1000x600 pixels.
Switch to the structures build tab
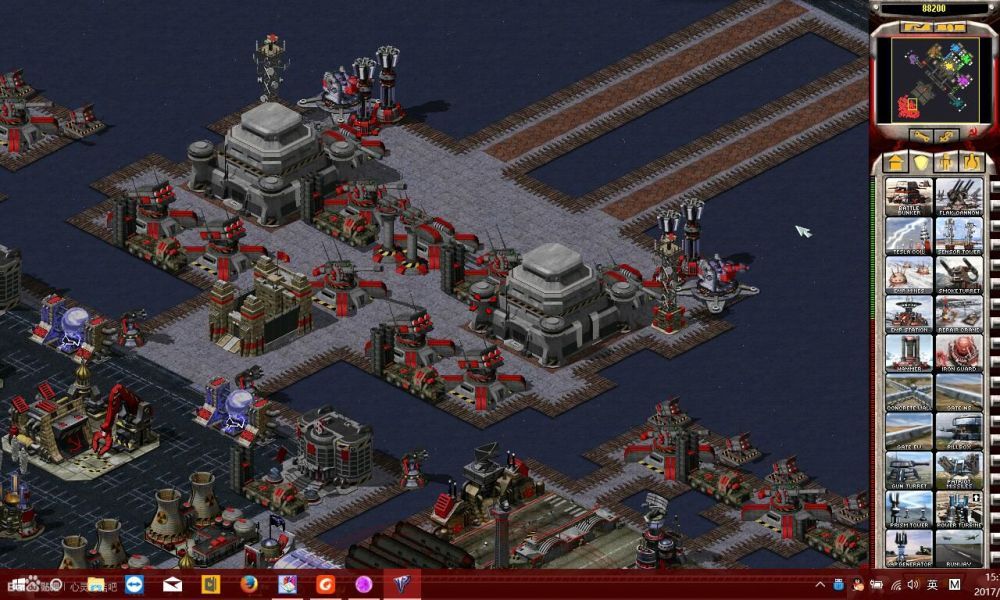pyautogui.click(x=895, y=162)
